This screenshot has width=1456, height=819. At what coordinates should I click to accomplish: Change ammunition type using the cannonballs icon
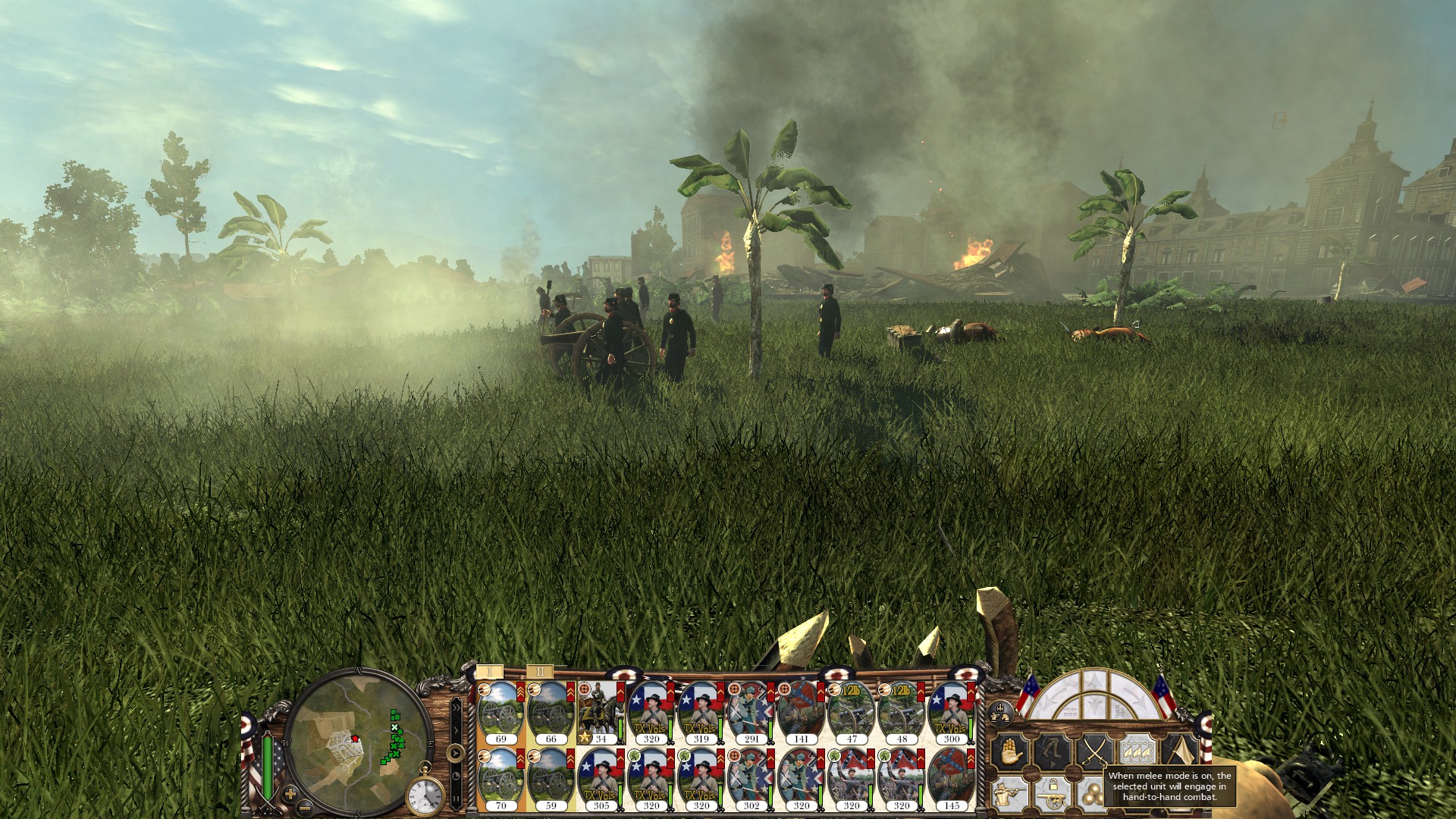(x=1094, y=794)
